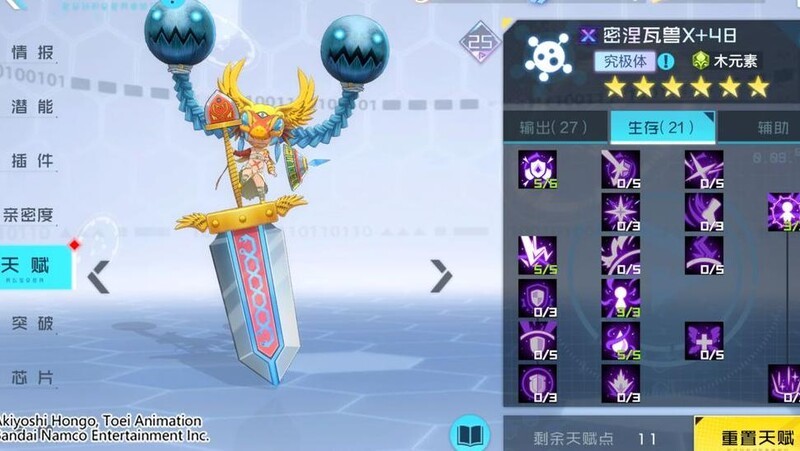Viewport: 800px width, 451px height.
Task: Select the keyhole talent showing 3/3
Action: pyautogui.click(x=620, y=297)
